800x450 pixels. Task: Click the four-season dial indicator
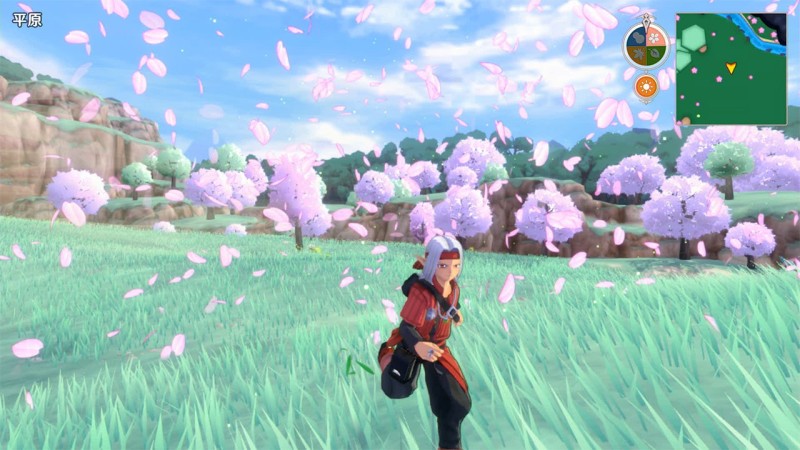pyautogui.click(x=646, y=45)
